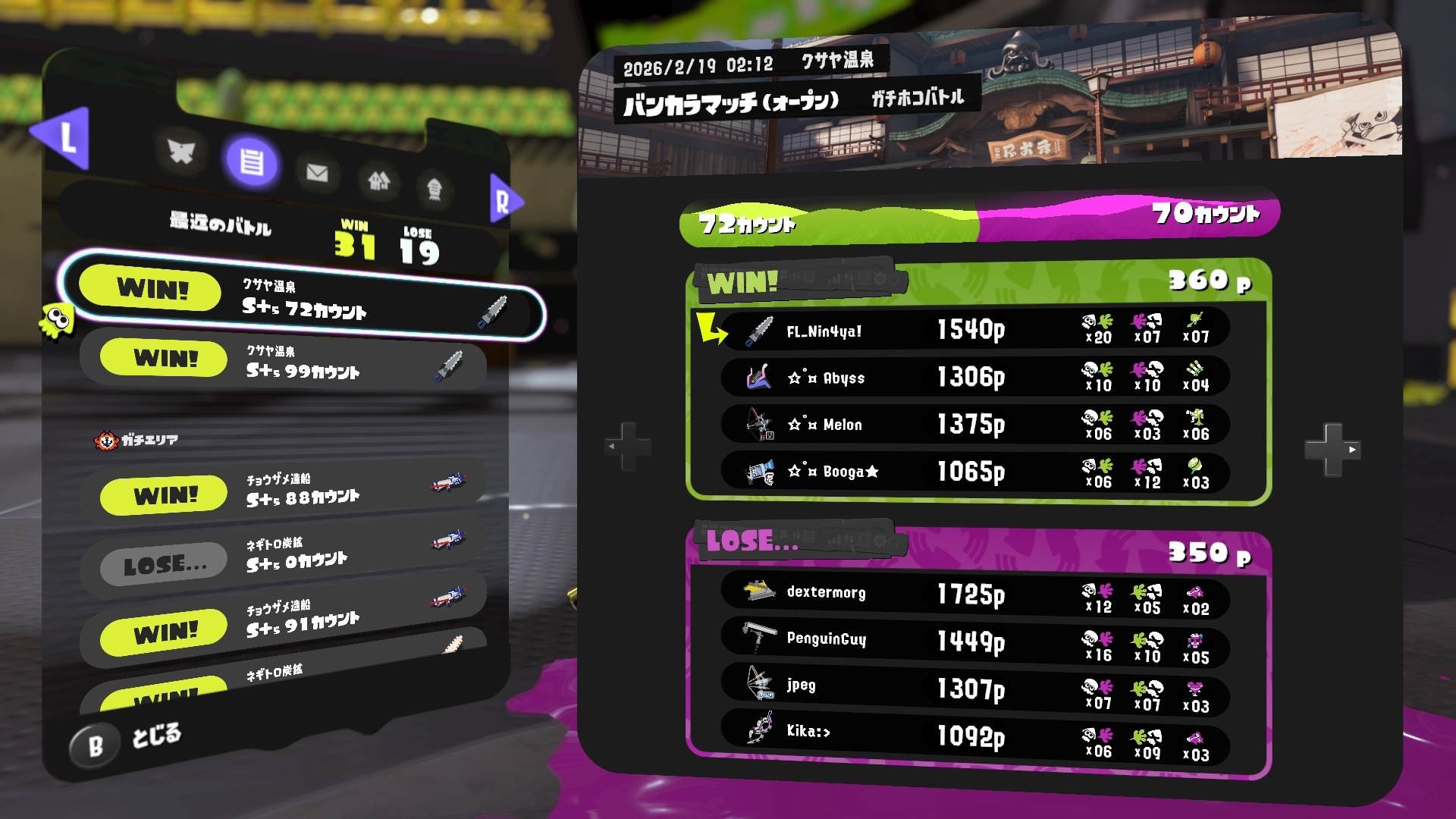
Task: Choose the jpeg player row
Action: (x=974, y=688)
